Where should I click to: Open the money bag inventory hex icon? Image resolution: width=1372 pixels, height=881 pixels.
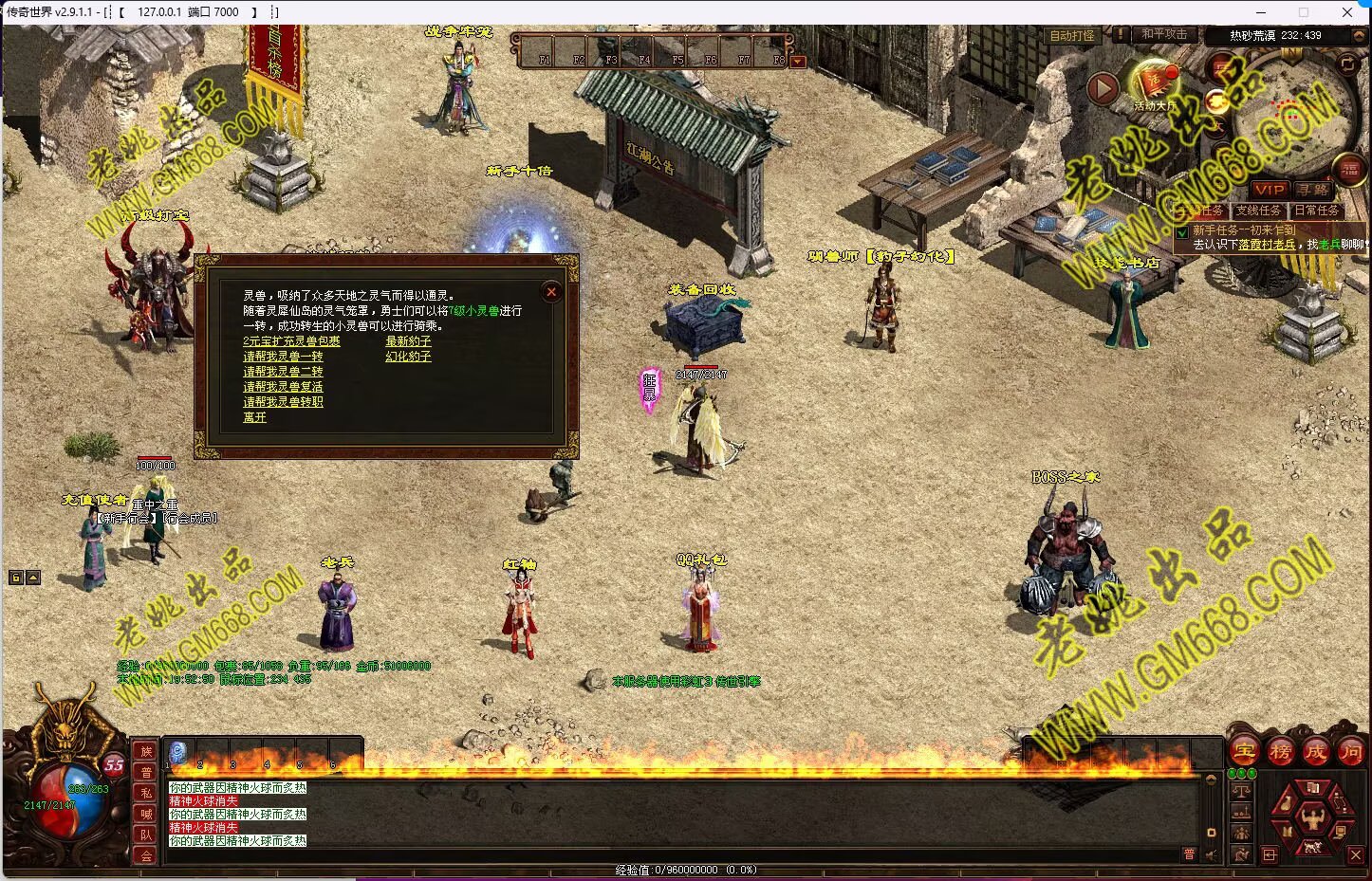[x=1286, y=804]
